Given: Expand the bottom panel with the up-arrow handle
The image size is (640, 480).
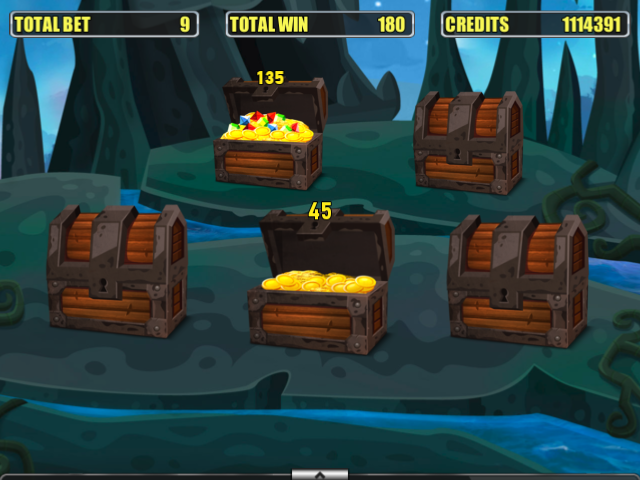Looking at the screenshot, I should (319, 474).
